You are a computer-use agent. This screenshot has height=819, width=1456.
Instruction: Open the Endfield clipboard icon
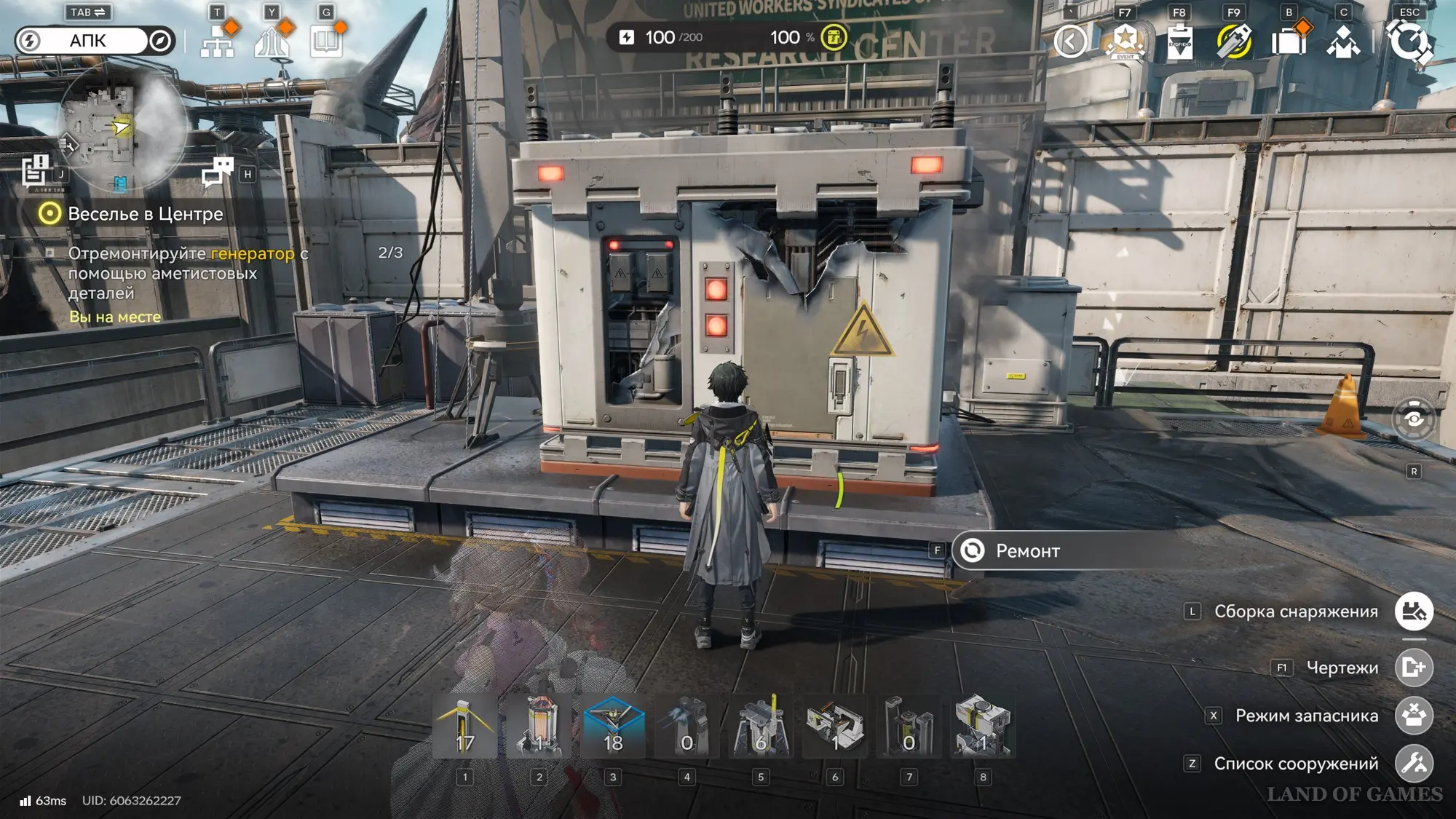point(1179,41)
